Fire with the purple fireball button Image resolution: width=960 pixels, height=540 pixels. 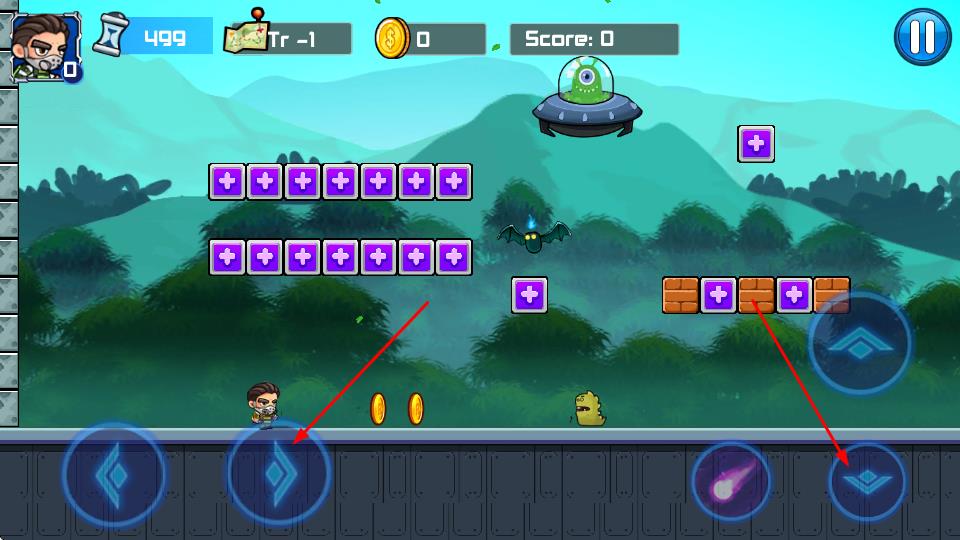[x=731, y=481]
